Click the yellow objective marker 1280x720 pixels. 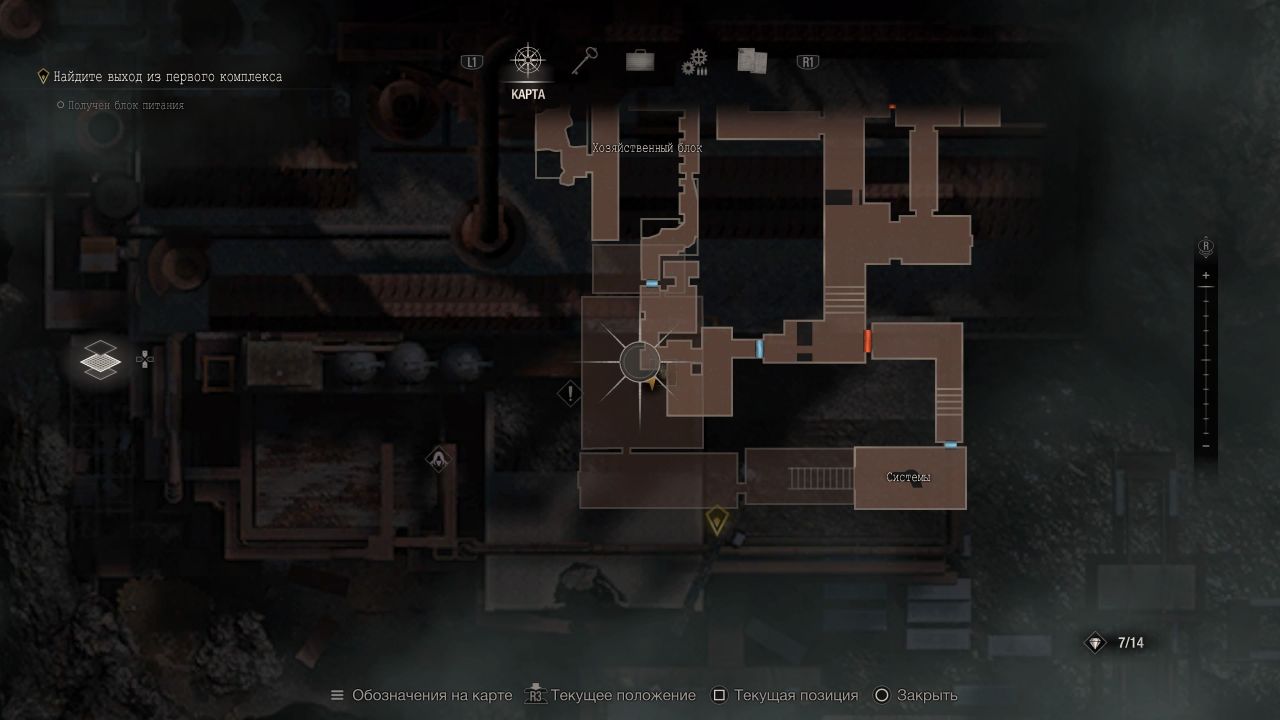point(716,520)
